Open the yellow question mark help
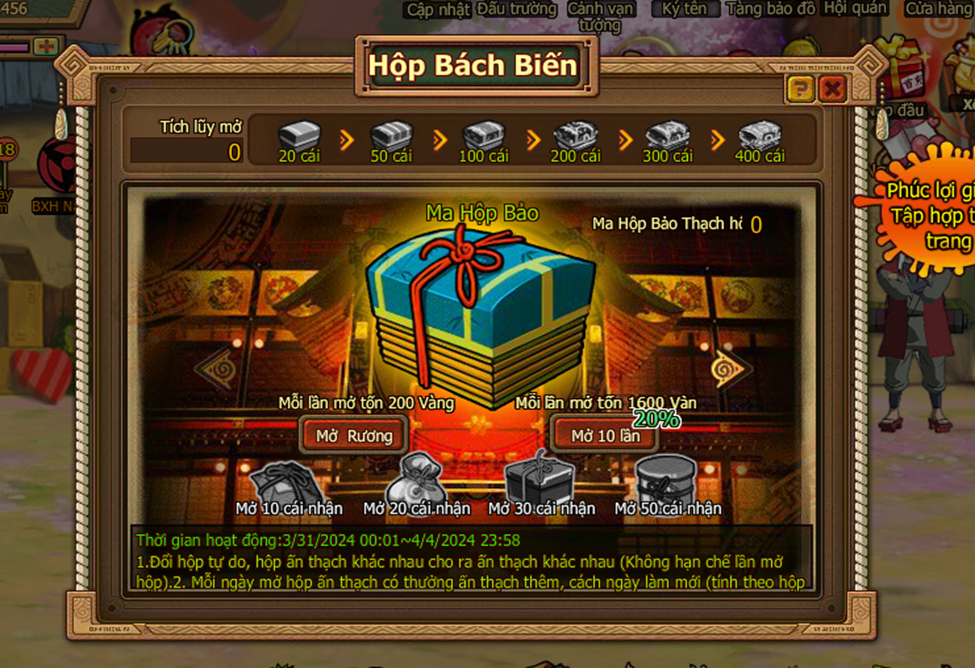This screenshot has width=975, height=668. point(800,90)
